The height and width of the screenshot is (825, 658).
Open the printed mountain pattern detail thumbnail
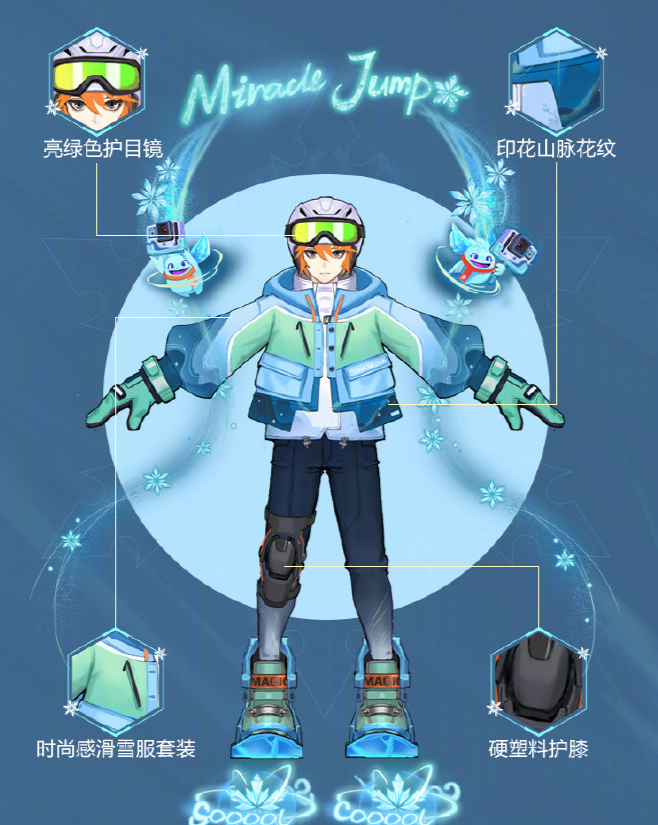(556, 80)
